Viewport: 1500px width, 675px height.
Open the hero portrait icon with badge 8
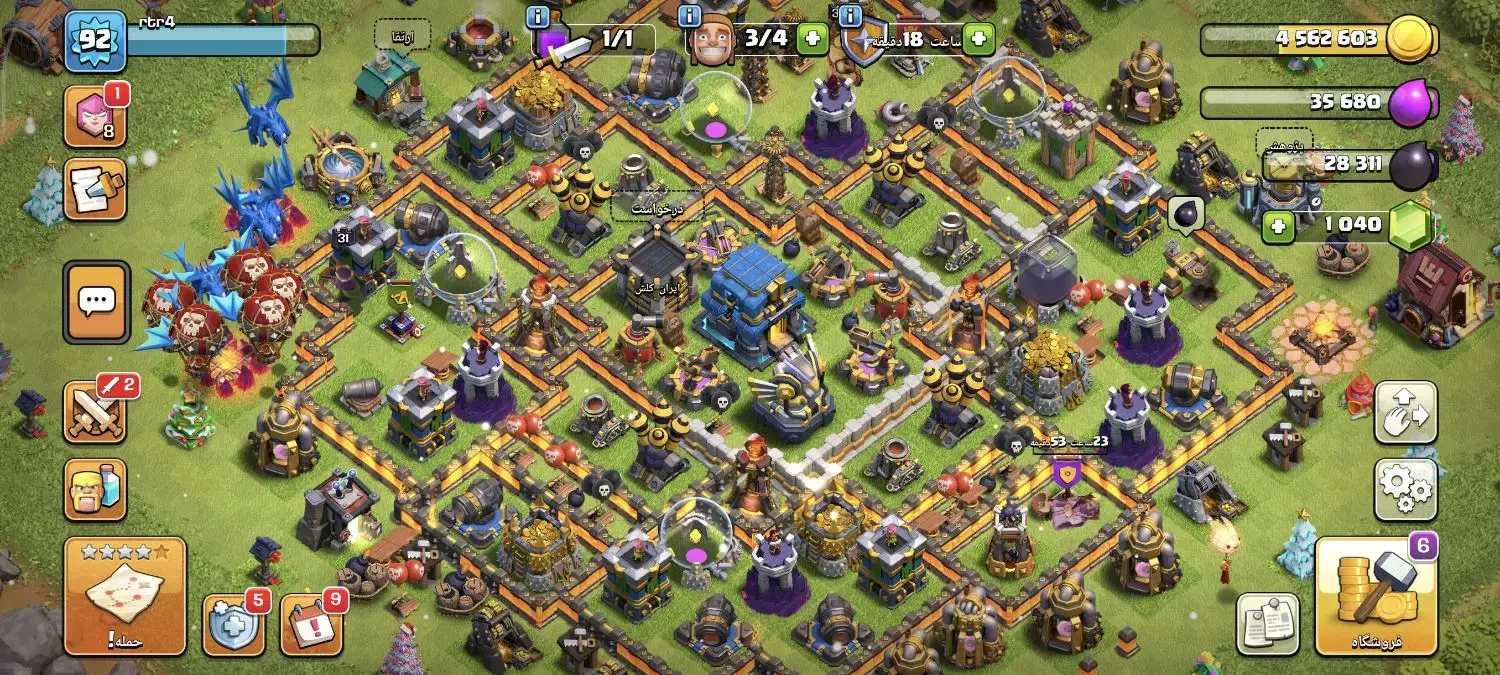tap(95, 116)
